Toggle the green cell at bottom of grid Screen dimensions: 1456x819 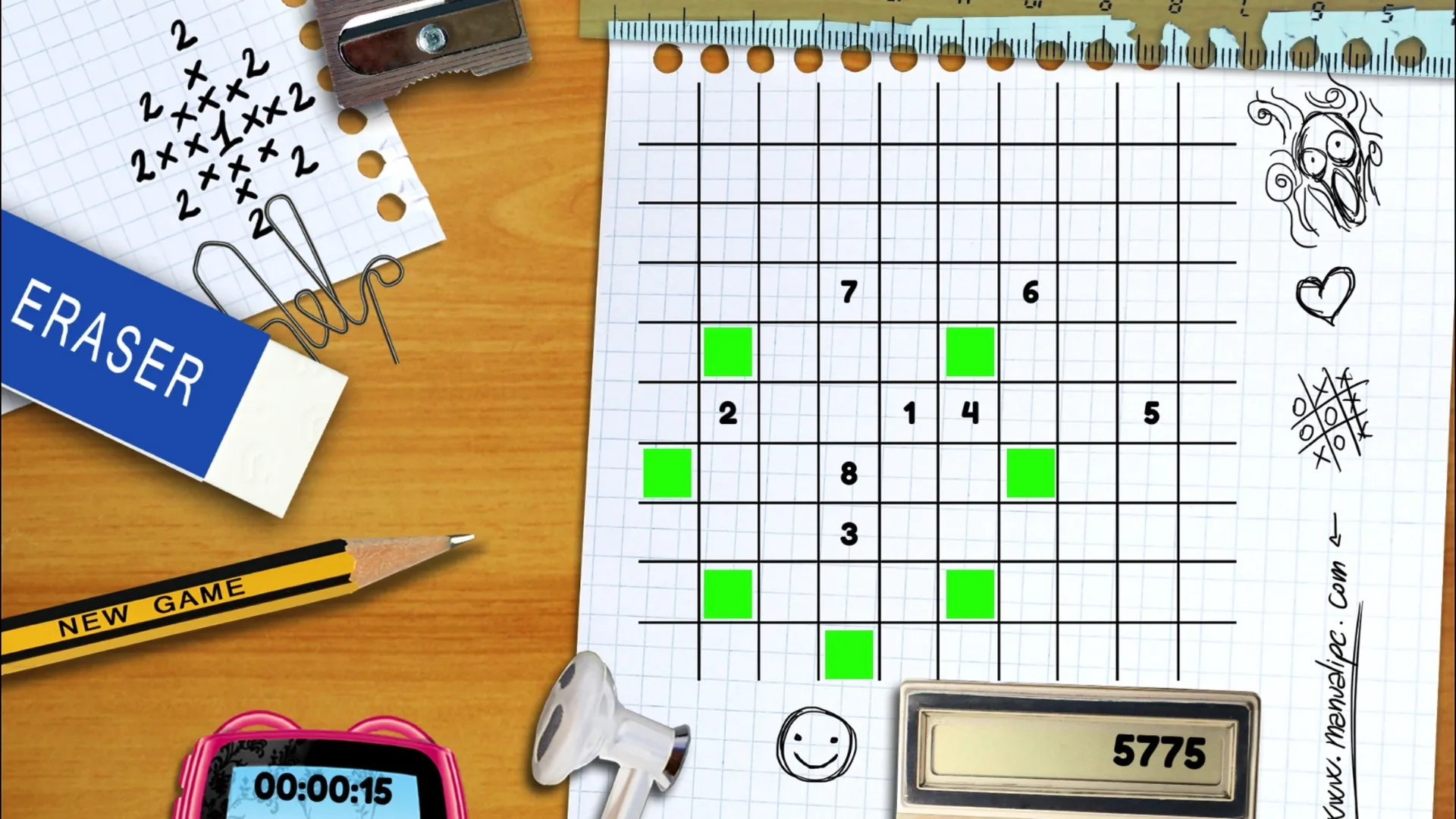(849, 653)
